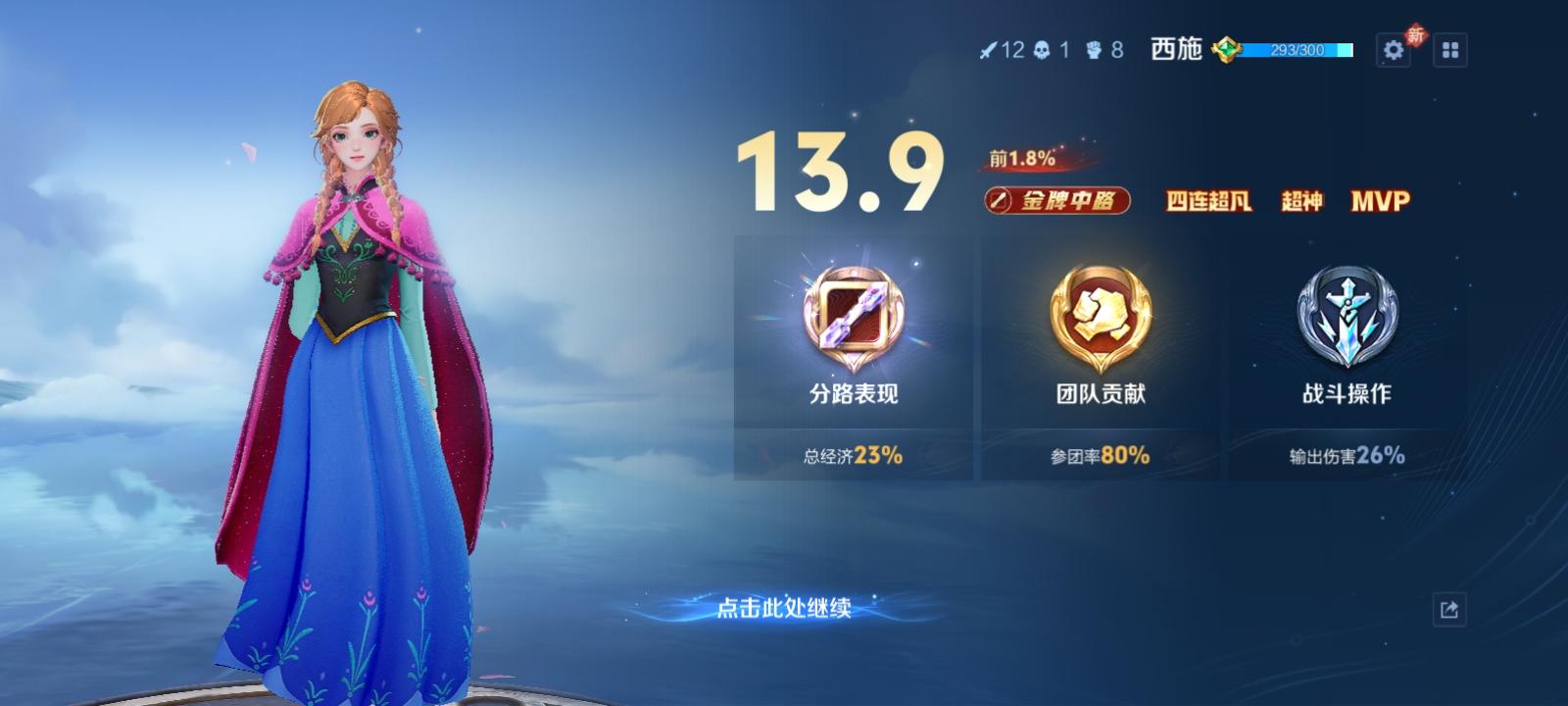Expand the 总经济23% economy detail

click(x=851, y=455)
